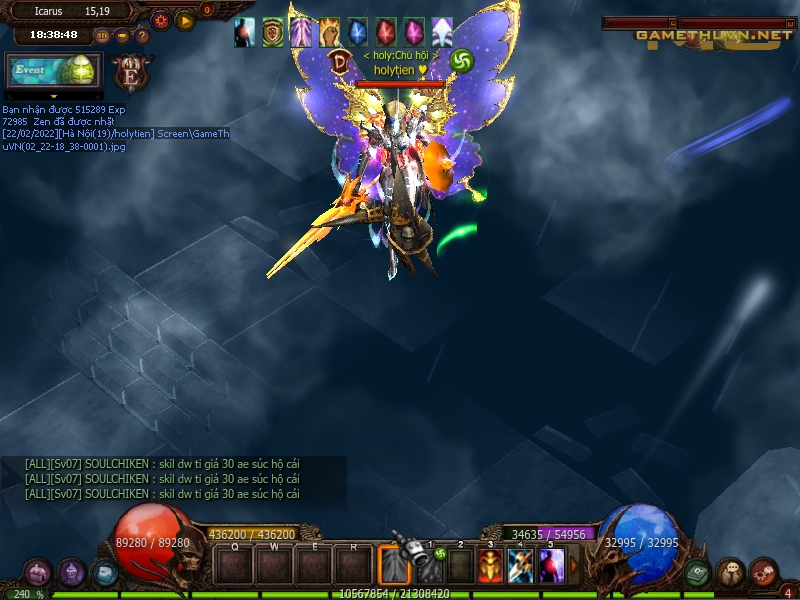Select the highlighted orange skill slot

[396, 566]
